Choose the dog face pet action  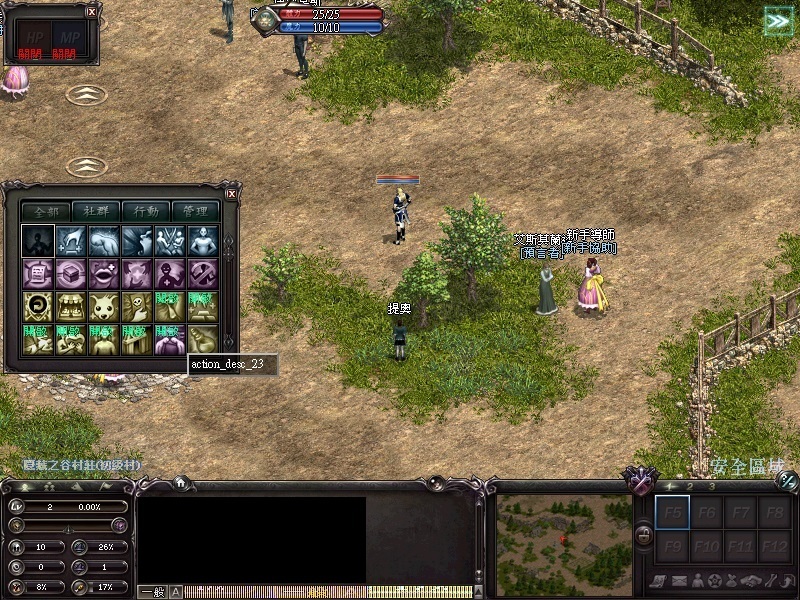pos(104,306)
